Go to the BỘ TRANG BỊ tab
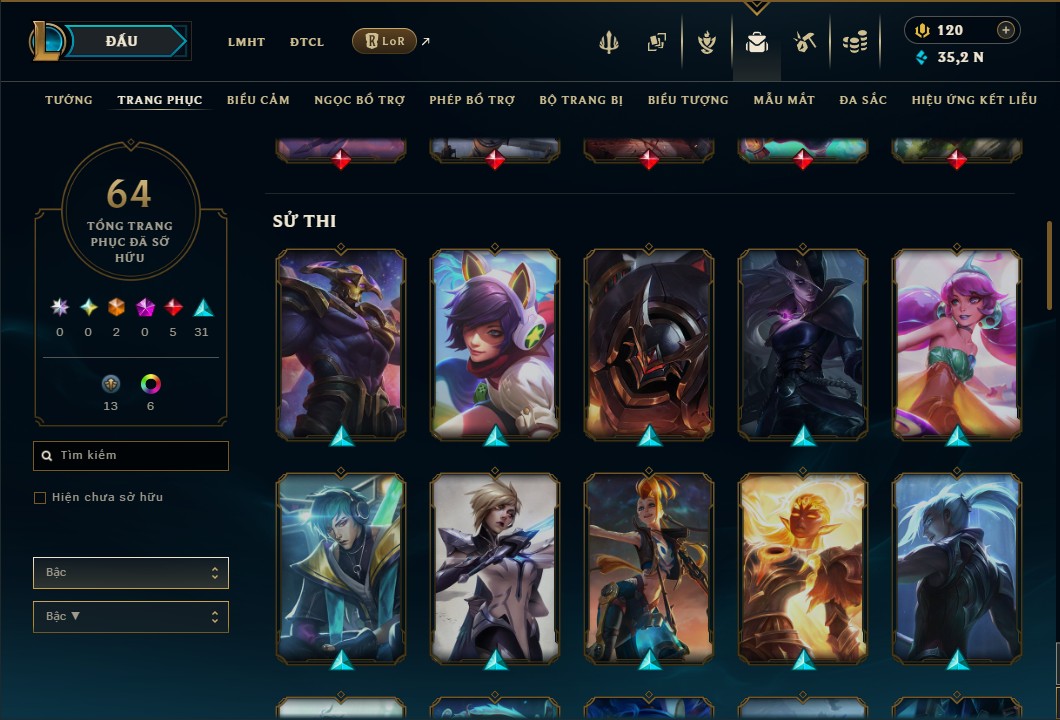 coord(581,100)
